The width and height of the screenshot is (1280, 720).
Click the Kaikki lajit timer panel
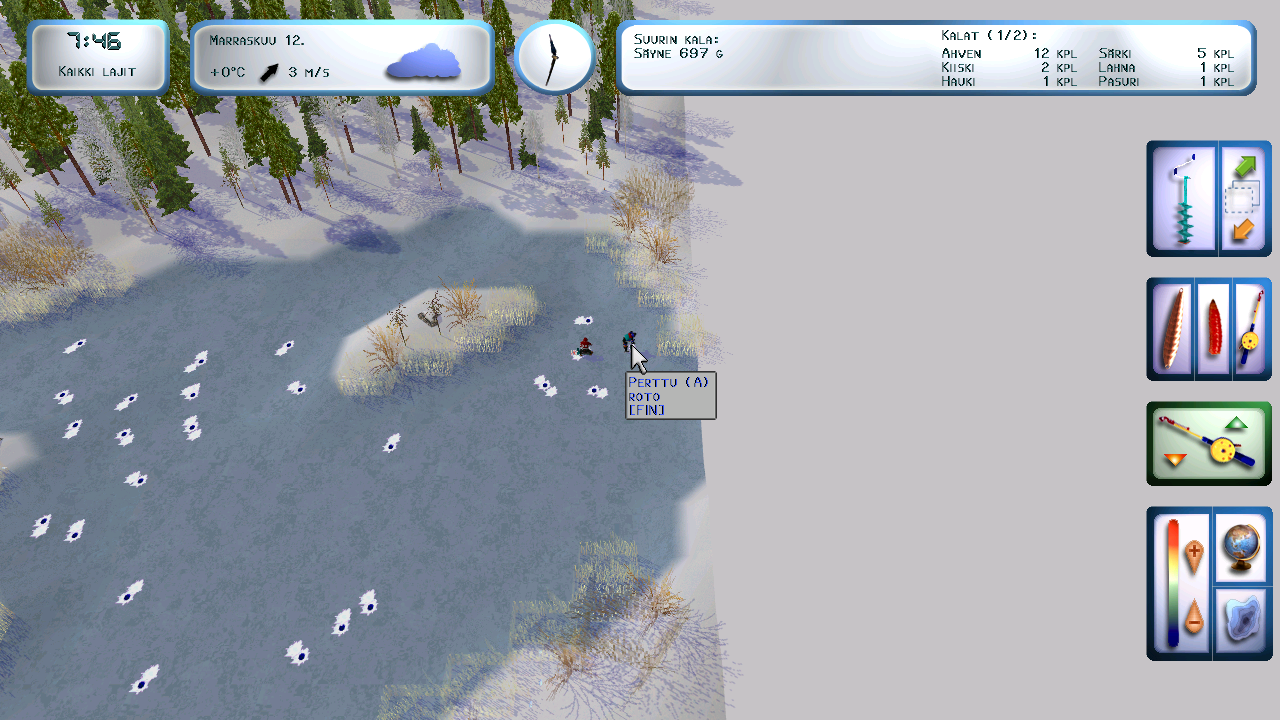click(97, 58)
